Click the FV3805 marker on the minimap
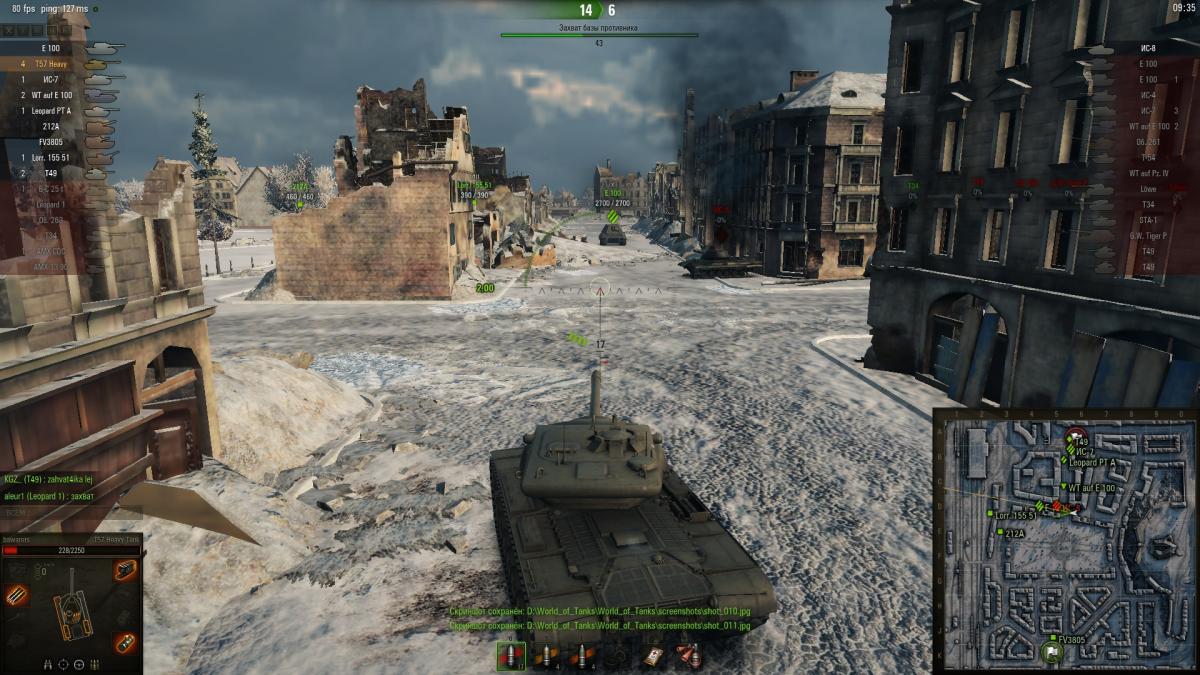Screen dimensions: 1200x675 [1051, 637]
